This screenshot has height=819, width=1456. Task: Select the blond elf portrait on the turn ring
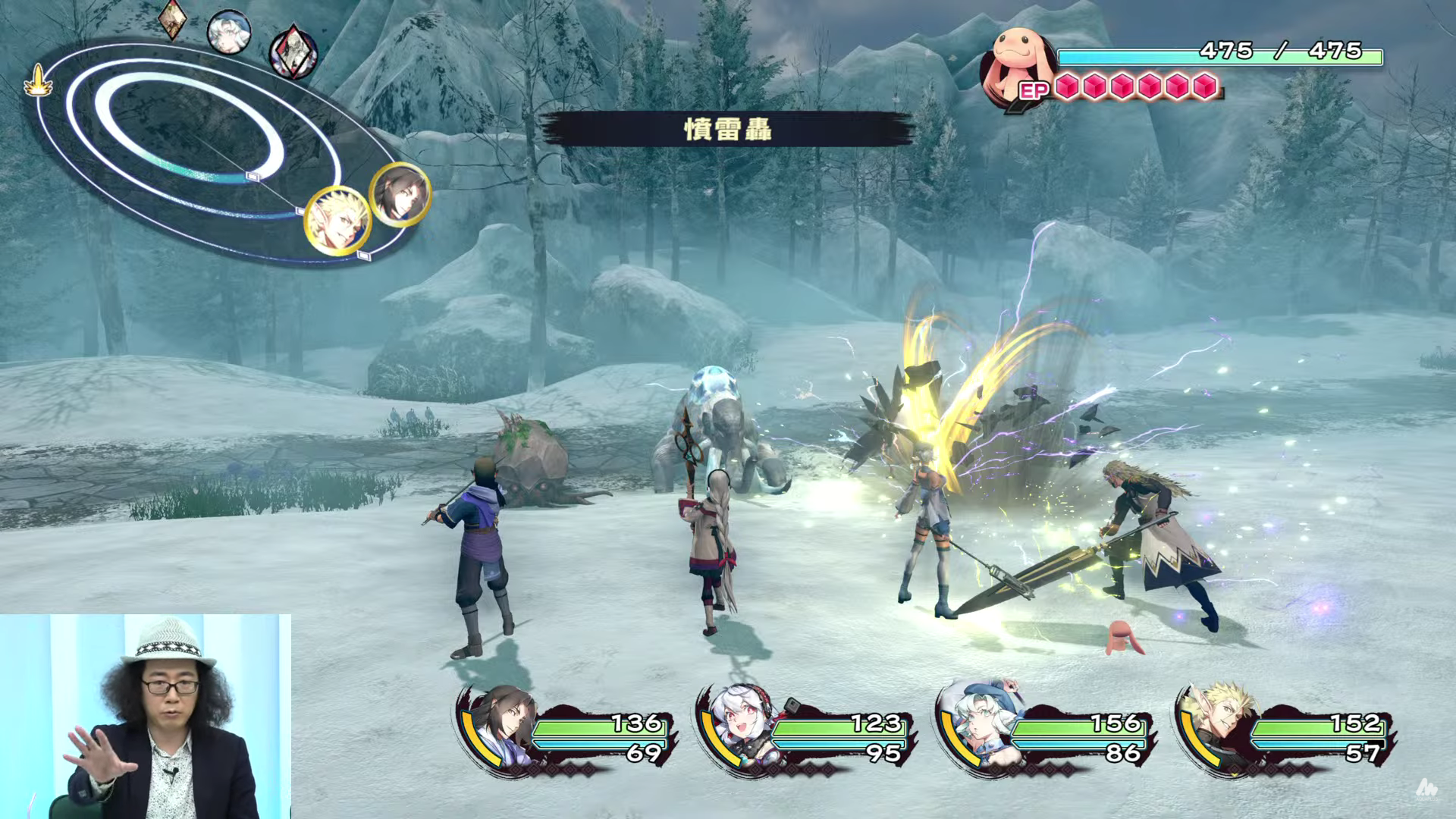click(x=337, y=221)
